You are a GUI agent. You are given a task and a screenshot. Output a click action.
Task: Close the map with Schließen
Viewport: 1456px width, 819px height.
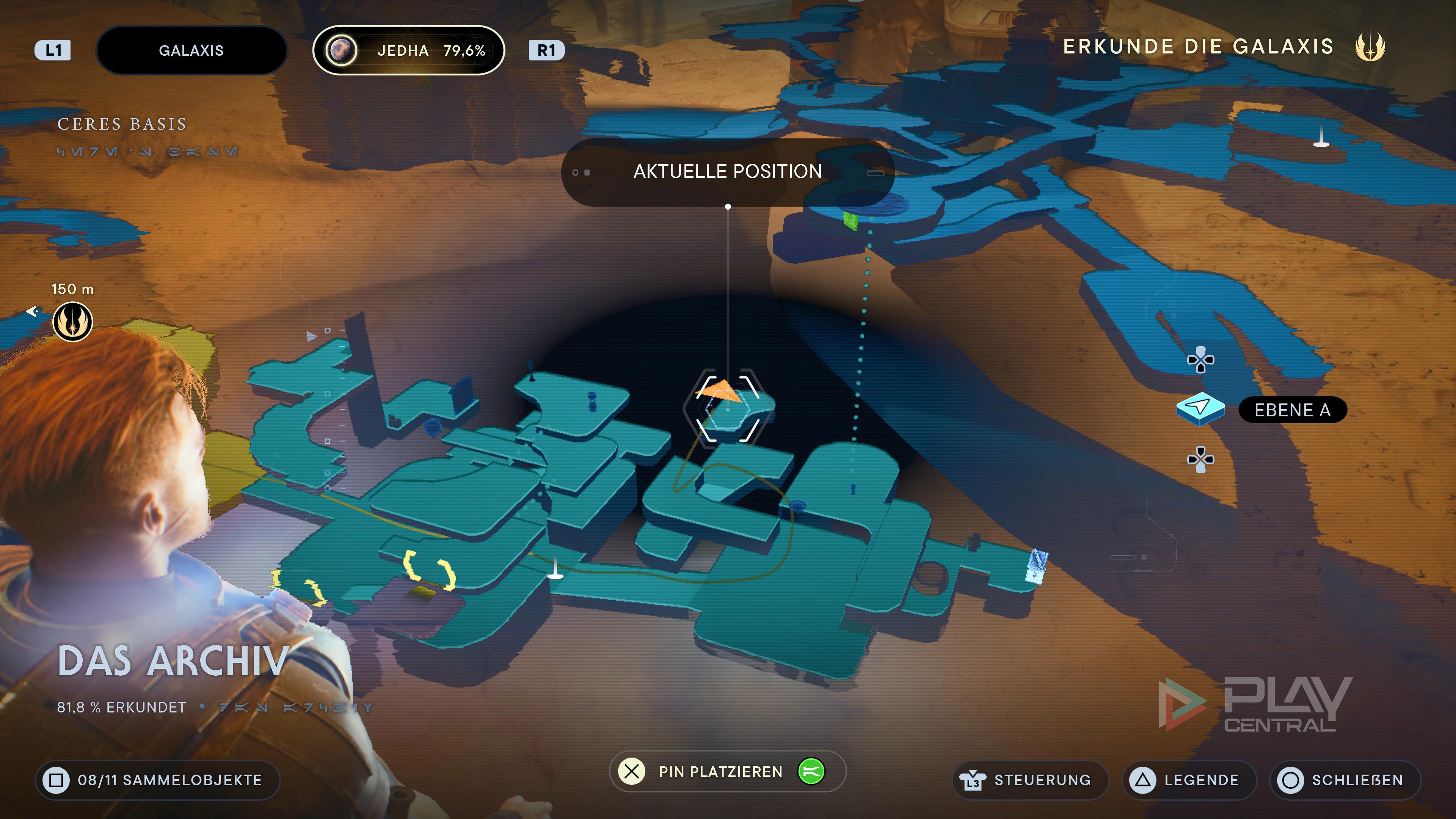pyautogui.click(x=1345, y=780)
